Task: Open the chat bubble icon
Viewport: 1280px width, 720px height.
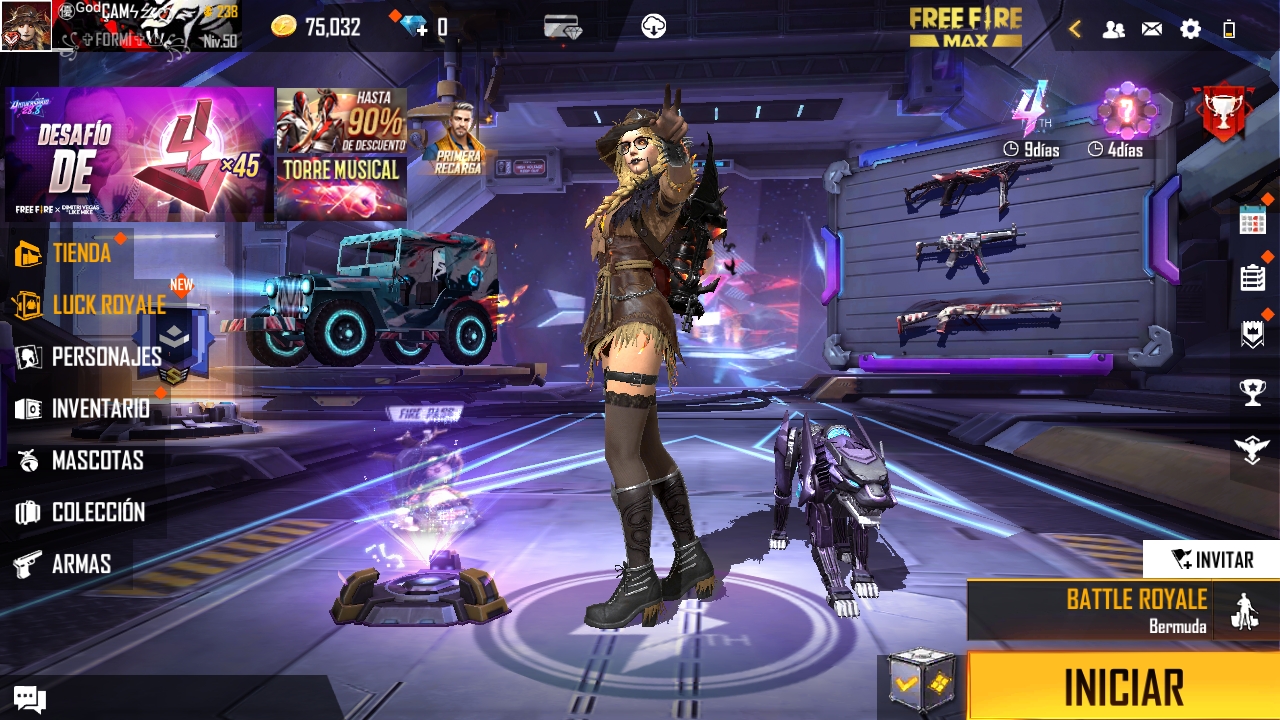Action: tap(29, 699)
